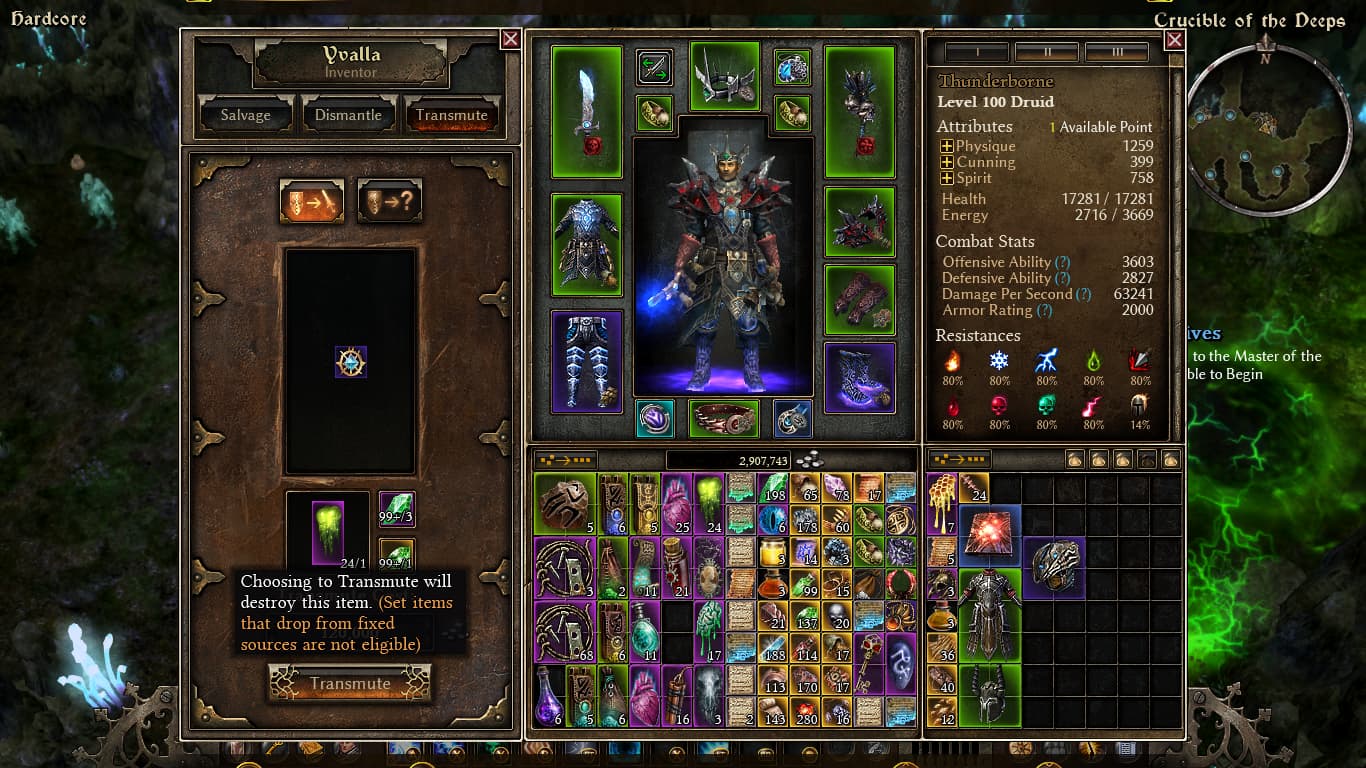Click the equipped helmet slot
This screenshot has width=1366, height=768.
(x=725, y=76)
